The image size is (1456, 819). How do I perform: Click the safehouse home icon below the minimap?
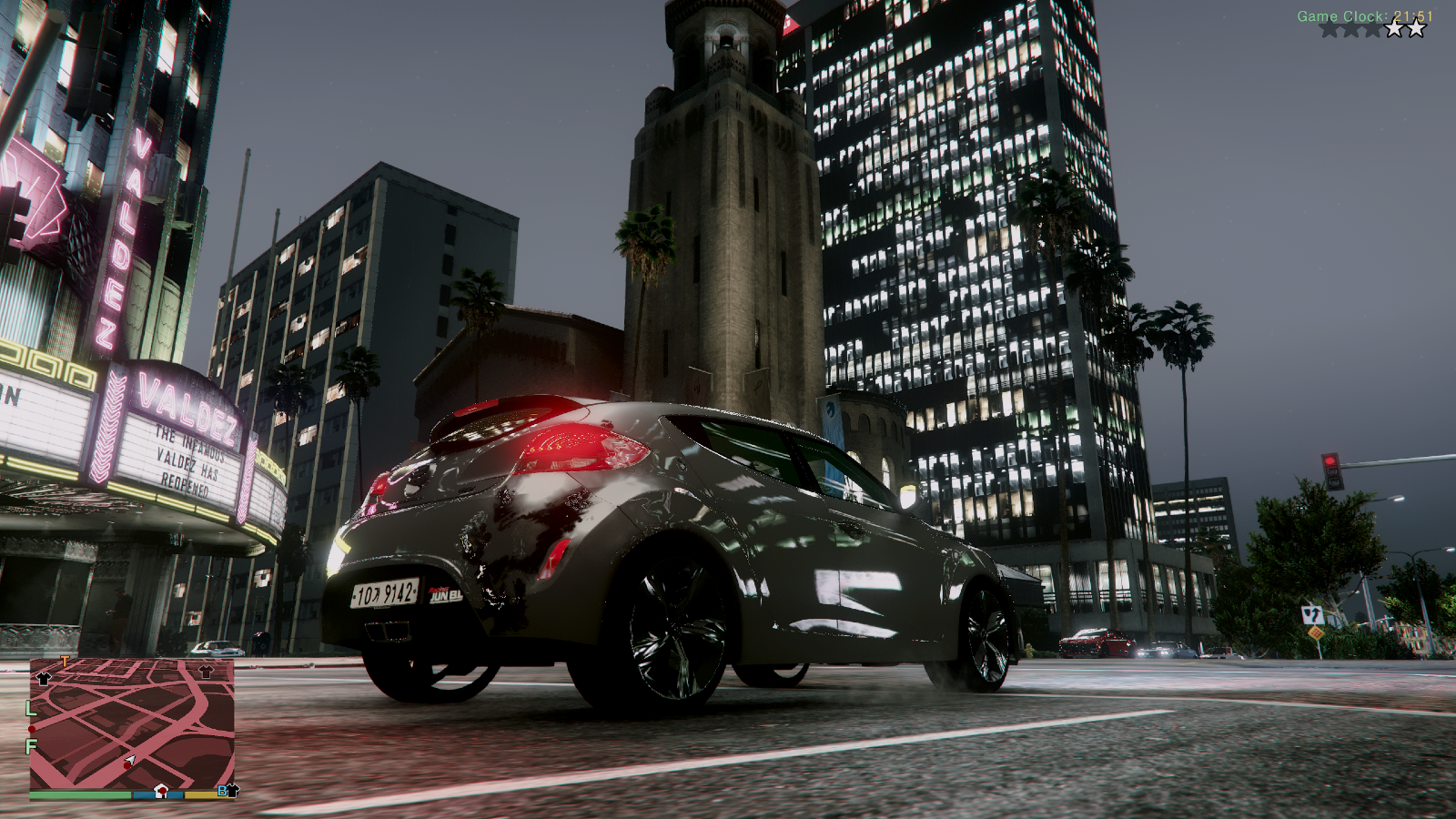[x=160, y=793]
